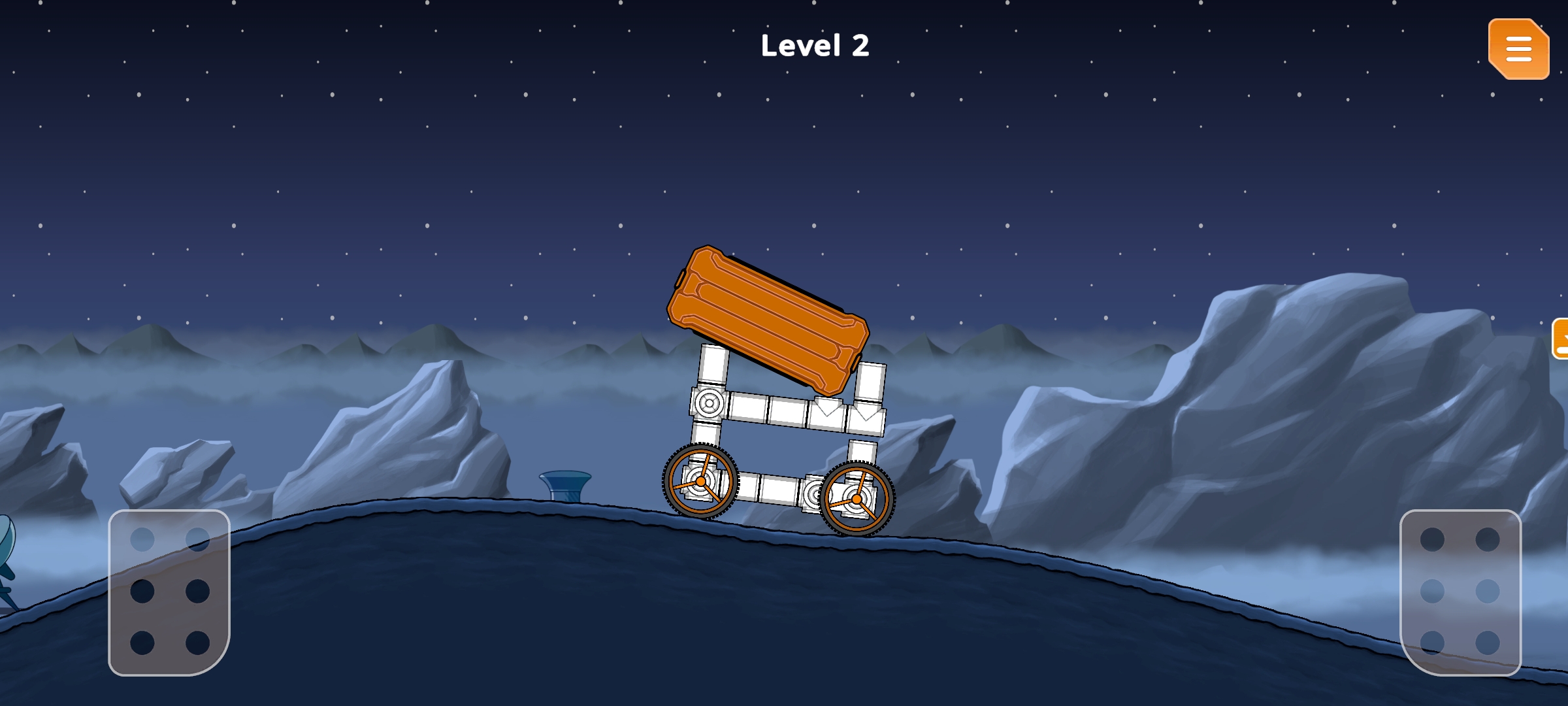Tap the right gas pedal
The height and width of the screenshot is (706, 1568).
1460,592
